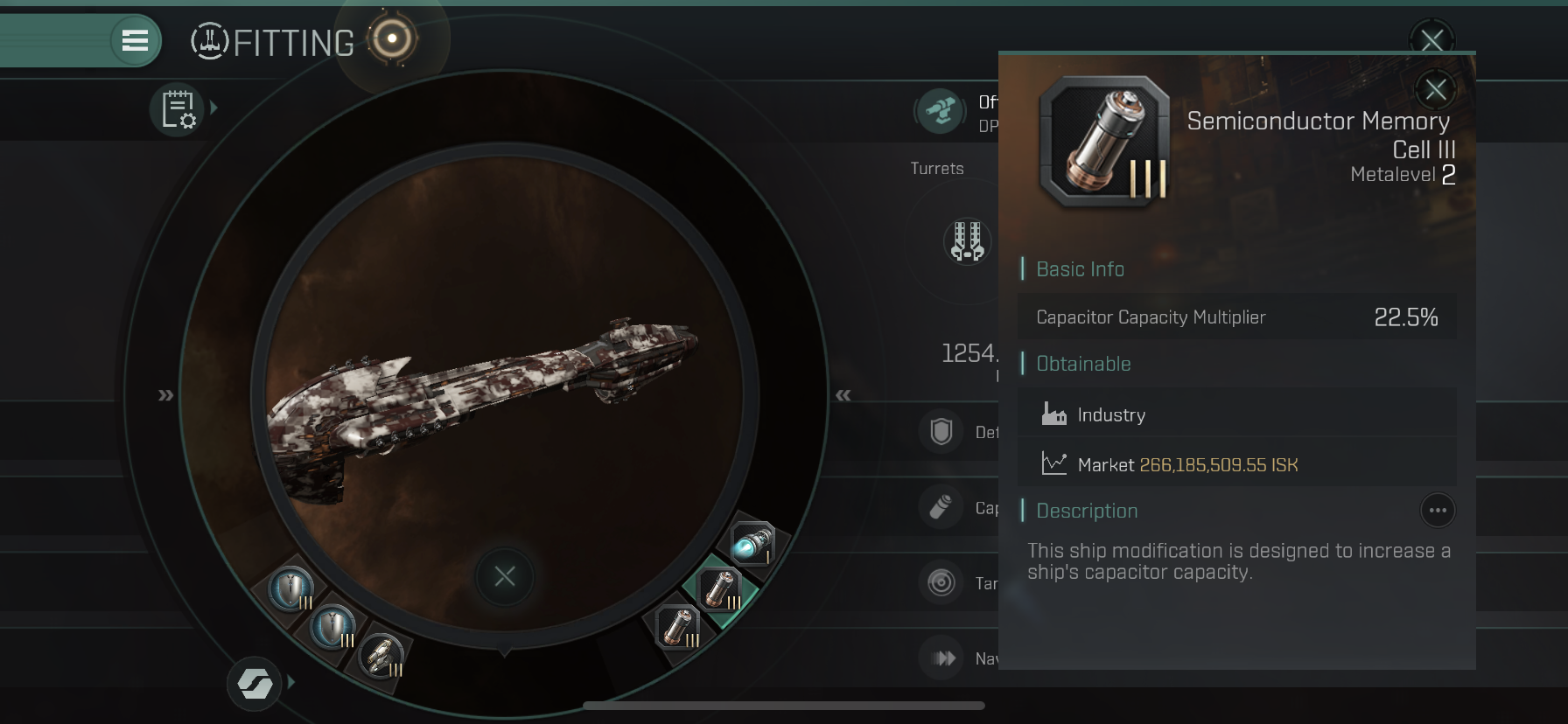Open the Market price listing row
The width and height of the screenshot is (1568, 724).
tap(1237, 464)
